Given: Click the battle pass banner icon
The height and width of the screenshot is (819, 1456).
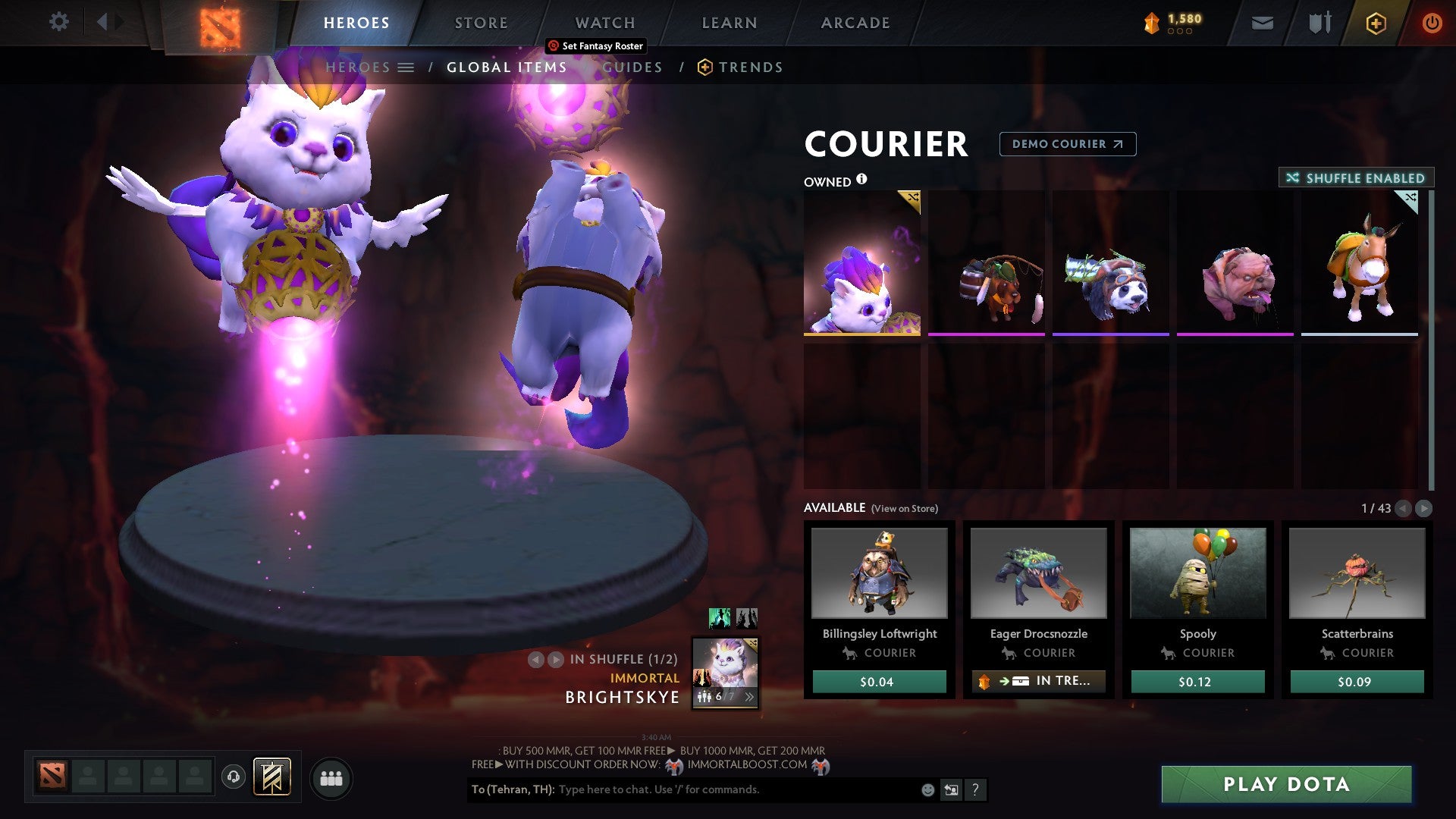Looking at the screenshot, I should click(273, 775).
